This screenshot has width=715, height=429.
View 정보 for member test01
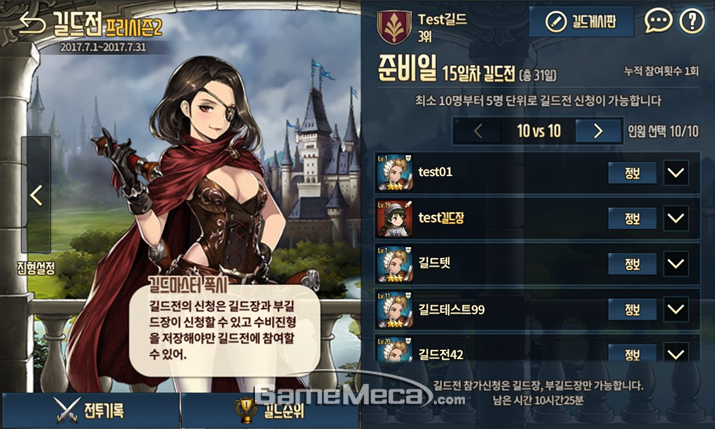[631, 172]
